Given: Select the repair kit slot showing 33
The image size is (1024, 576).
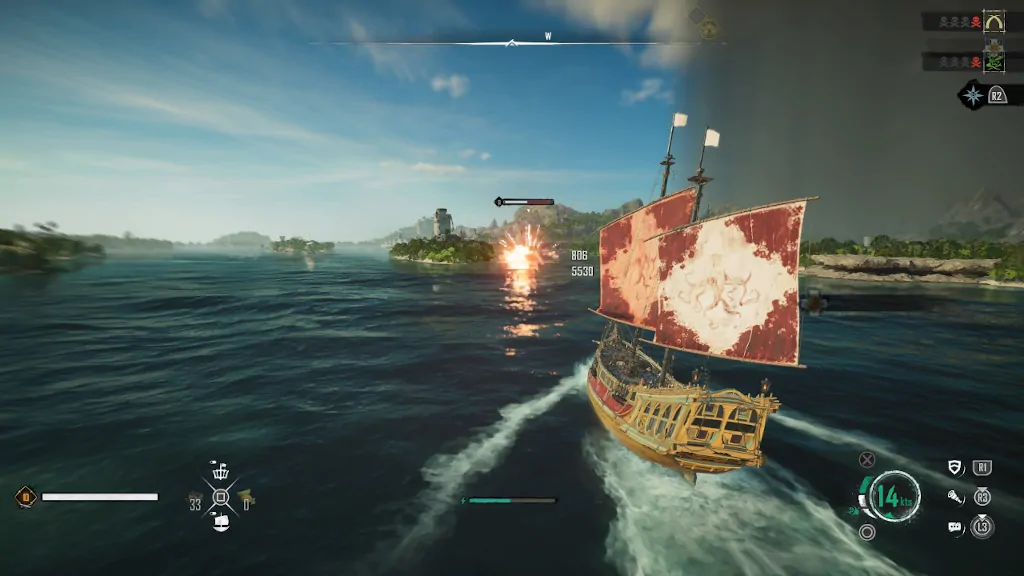Looking at the screenshot, I should (x=196, y=498).
